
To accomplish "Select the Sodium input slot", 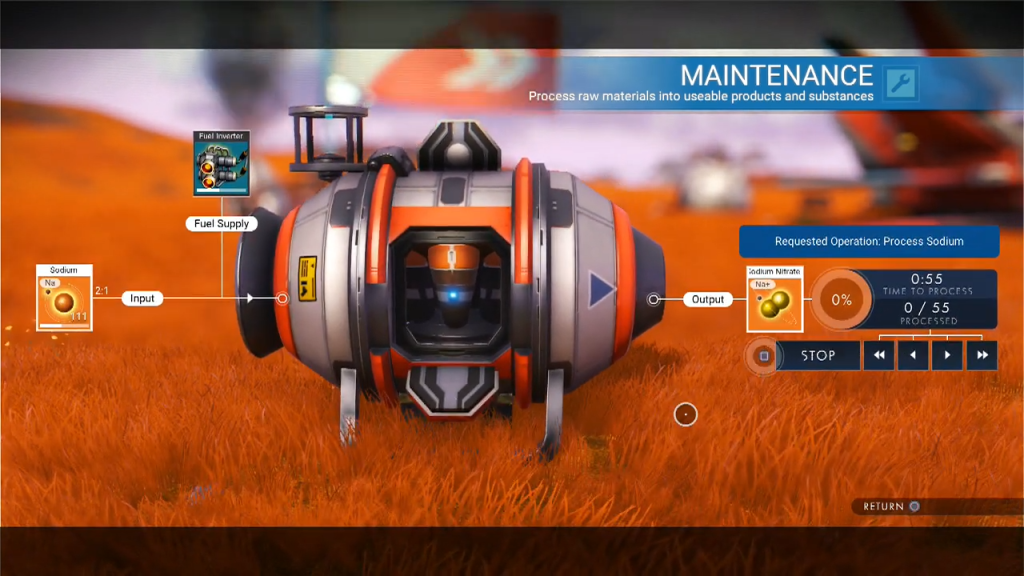I will coord(65,298).
